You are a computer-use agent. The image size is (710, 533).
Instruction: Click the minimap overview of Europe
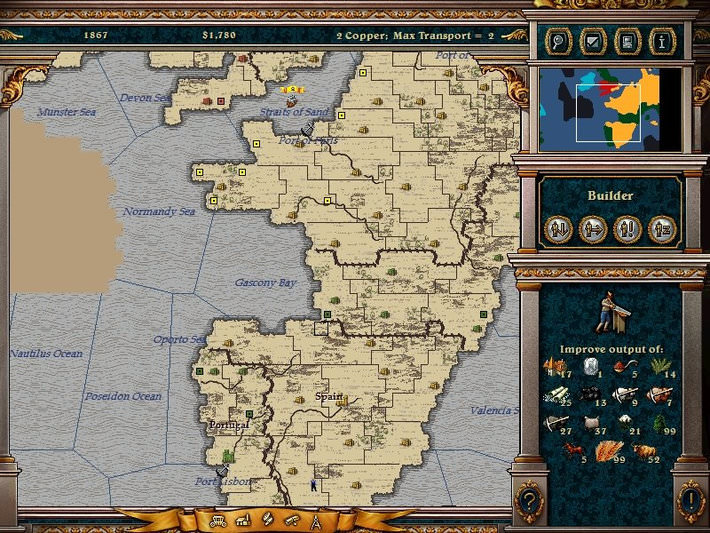coord(611,109)
